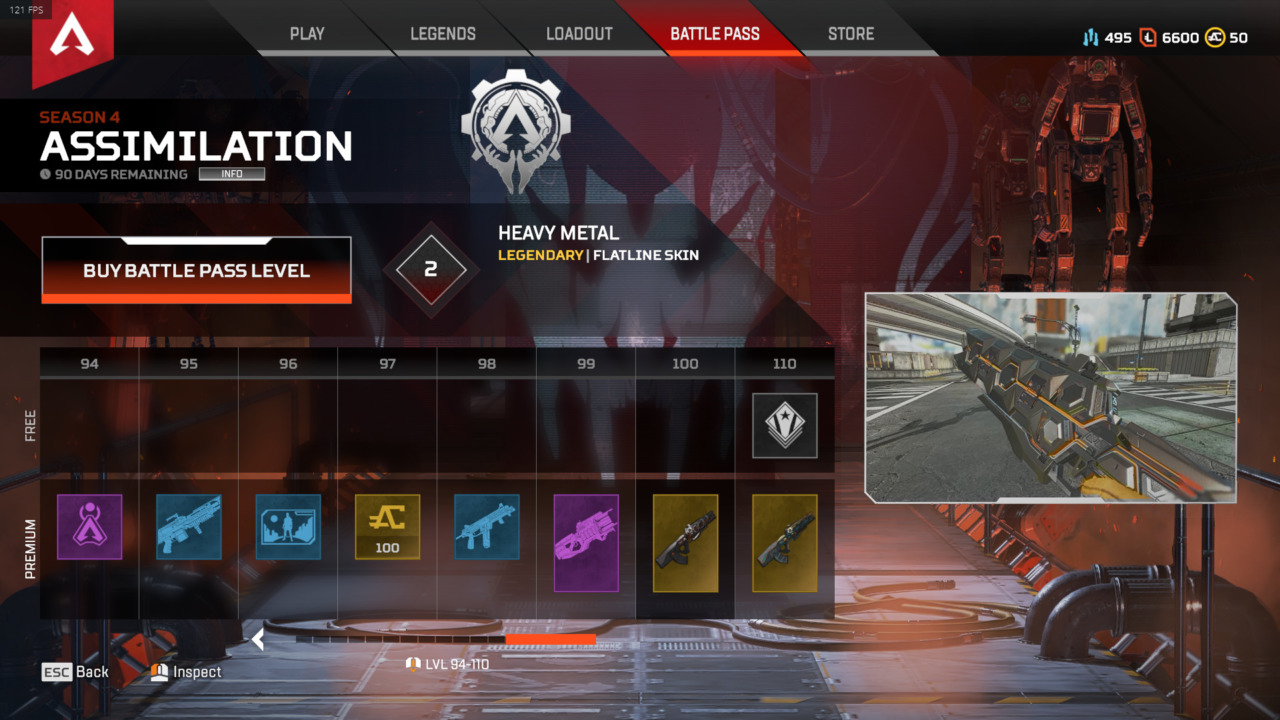Image resolution: width=1280 pixels, height=720 pixels.
Task: Select the level 94 purple premium reward
Action: click(x=90, y=526)
